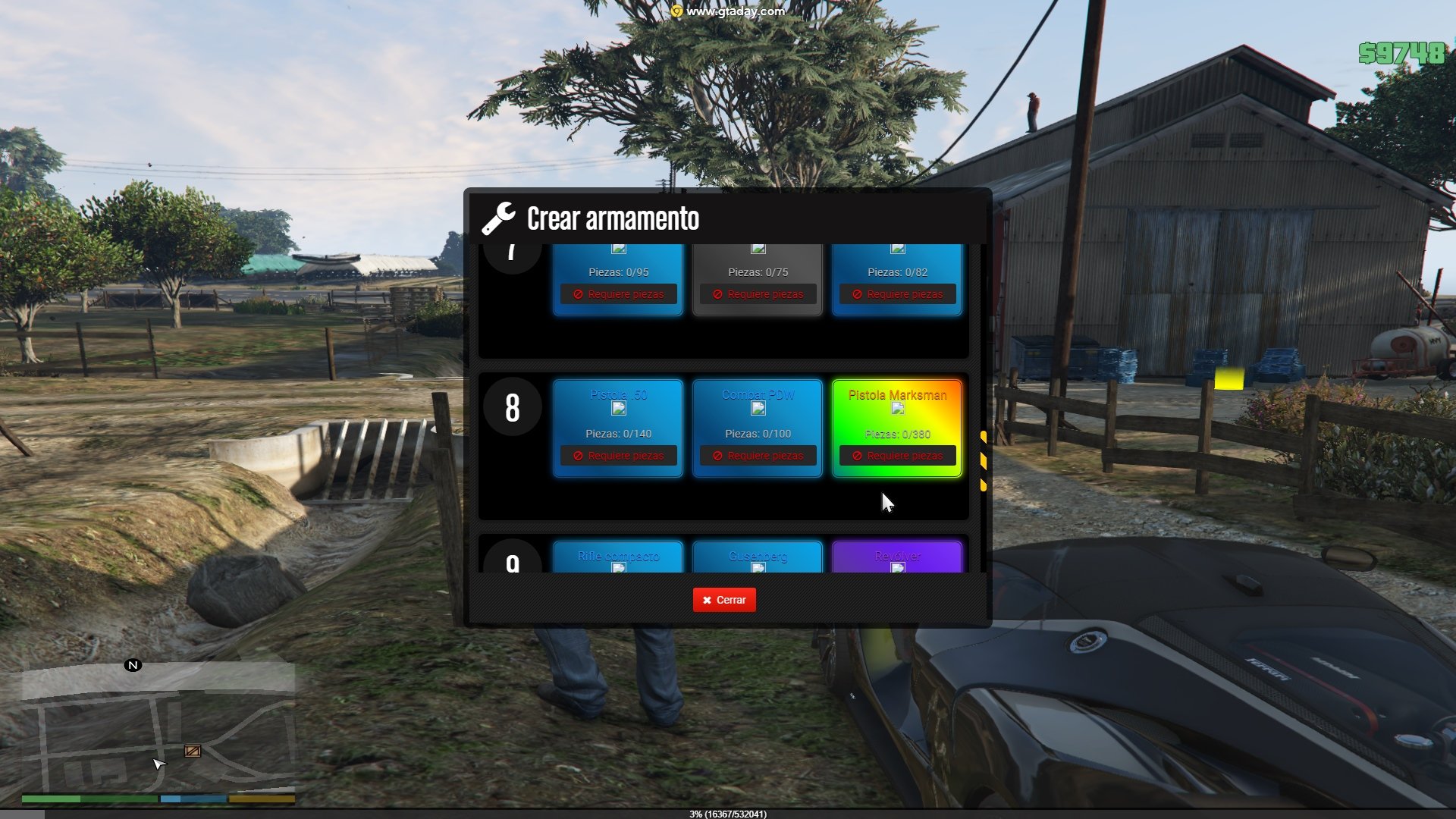Image resolution: width=1456 pixels, height=819 pixels.
Task: Click Requiere piezas on Pistola Marksman
Action: click(x=898, y=456)
